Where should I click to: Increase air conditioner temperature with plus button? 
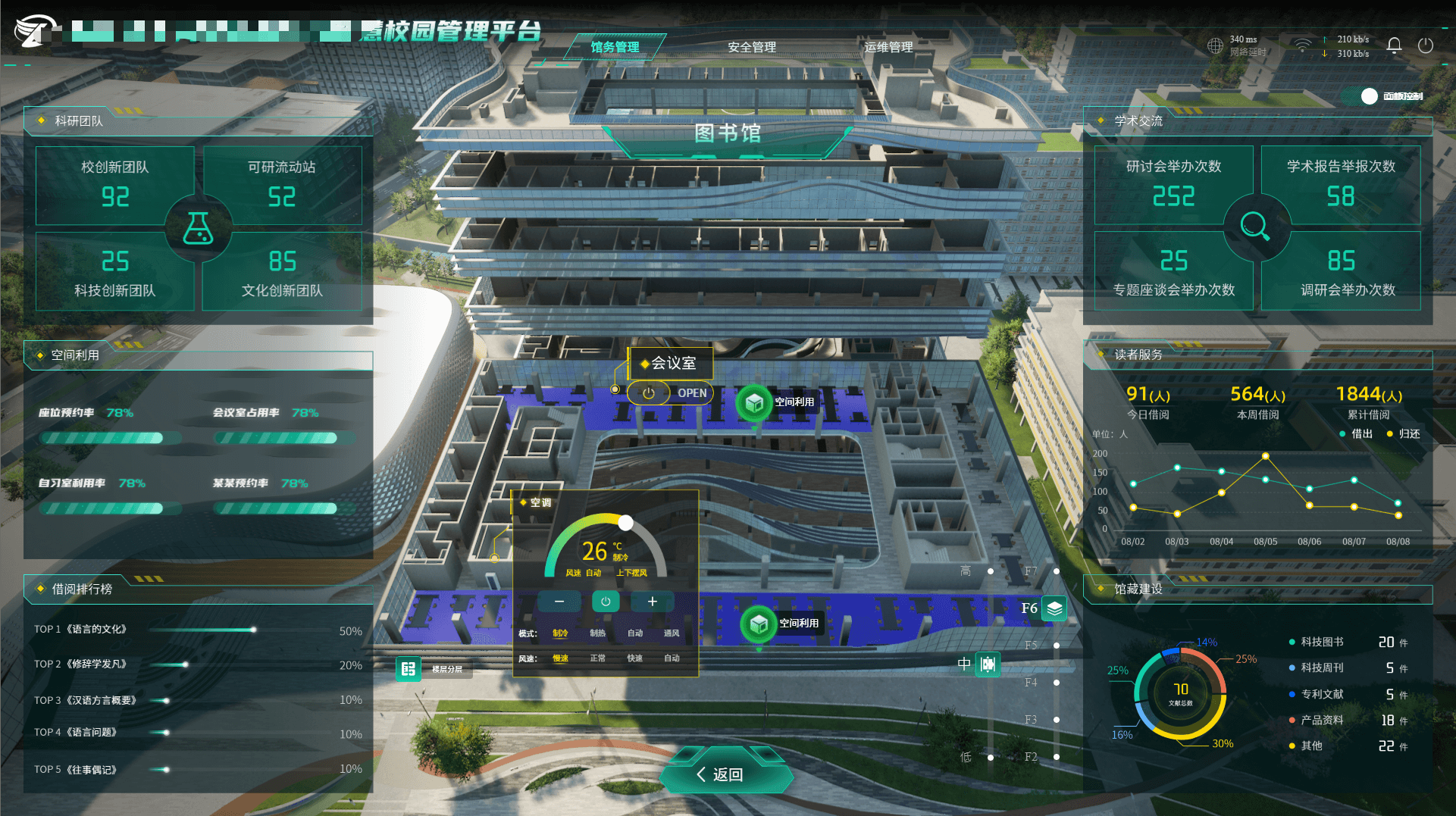pyautogui.click(x=652, y=602)
